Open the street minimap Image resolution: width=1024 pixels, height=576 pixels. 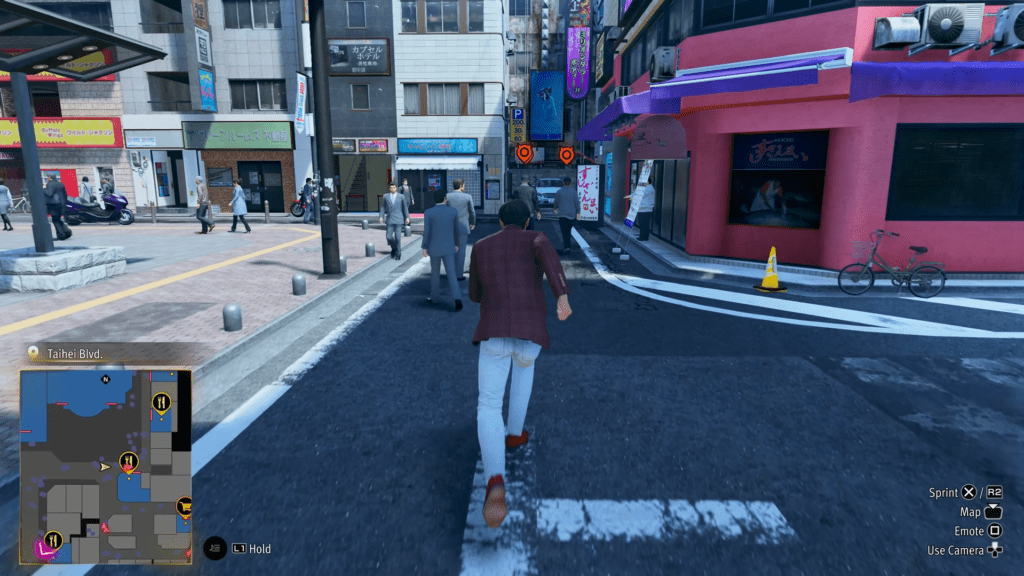[106, 466]
